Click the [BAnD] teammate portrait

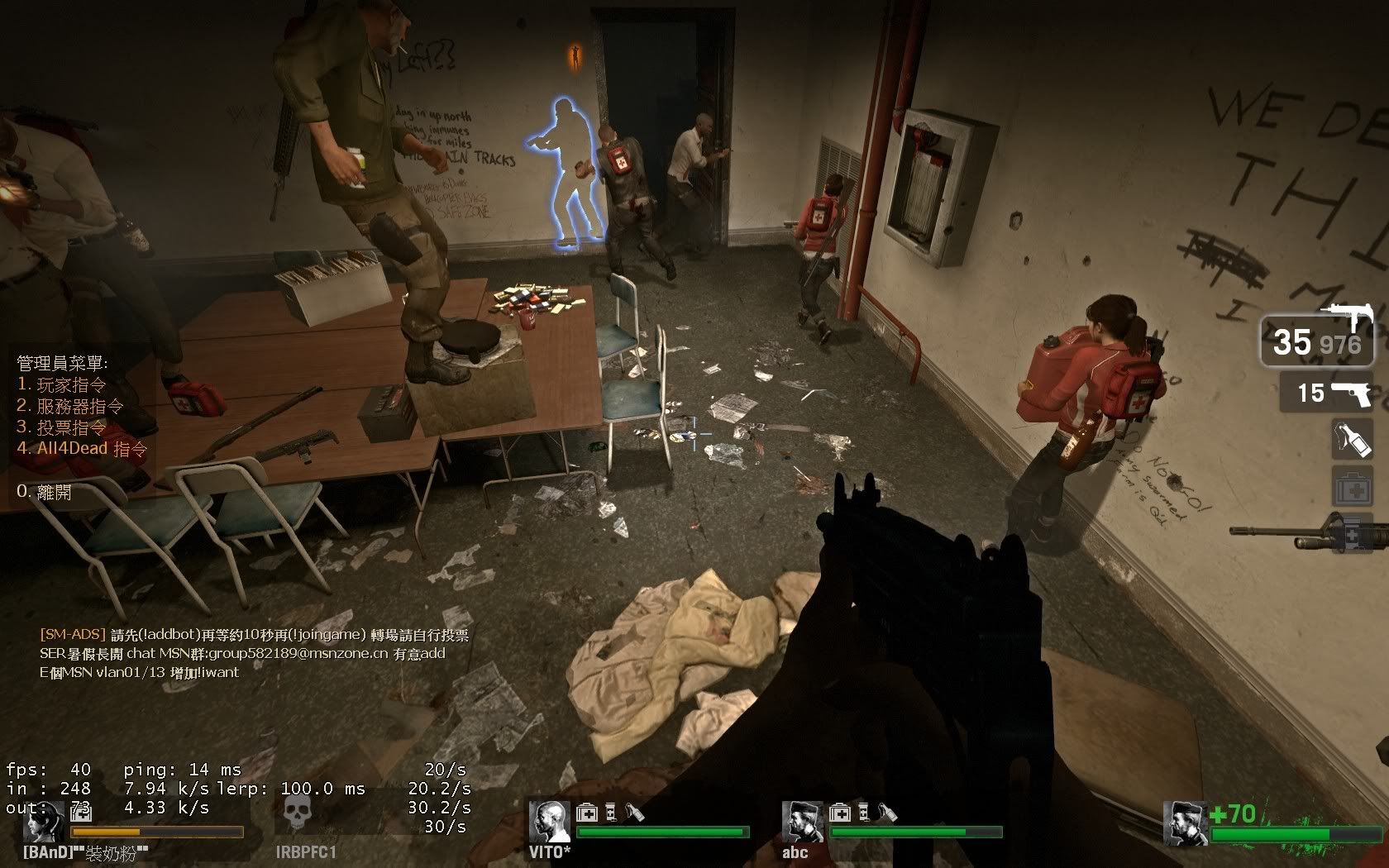click(x=45, y=822)
